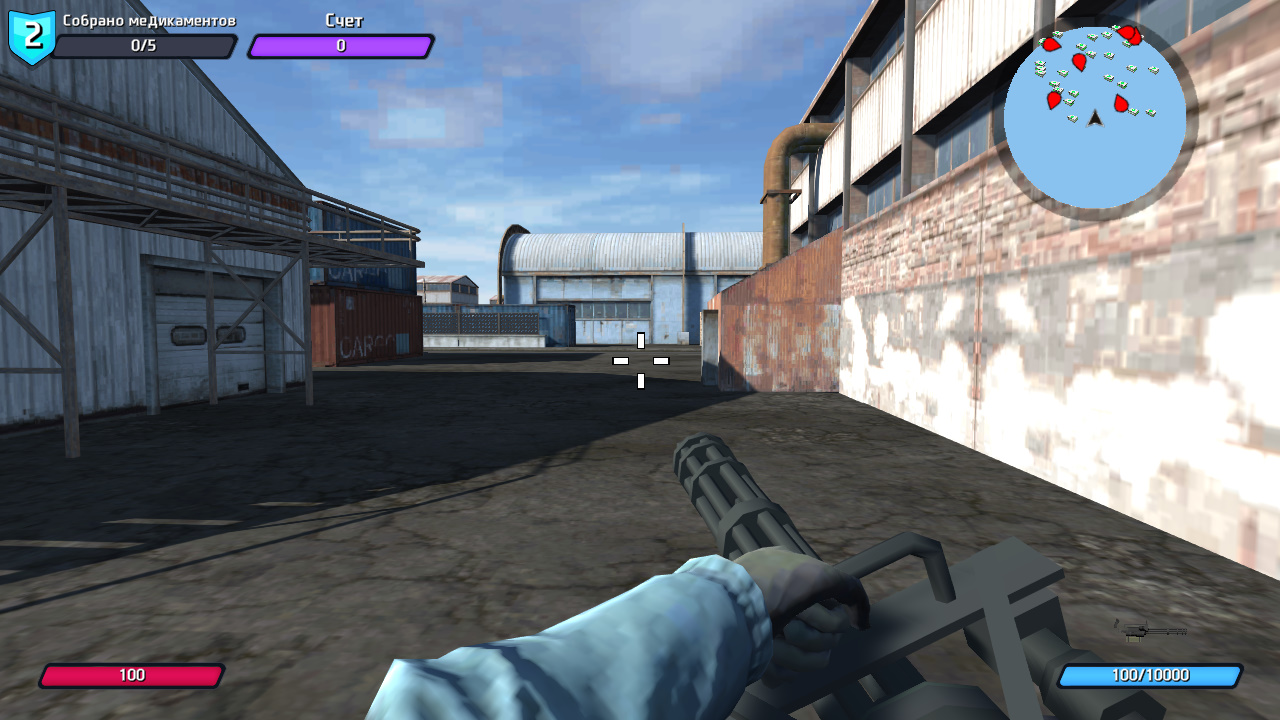Image resolution: width=1280 pixels, height=720 pixels.
Task: Click the medkit cluster on minimap's left side
Action: [1040, 67]
